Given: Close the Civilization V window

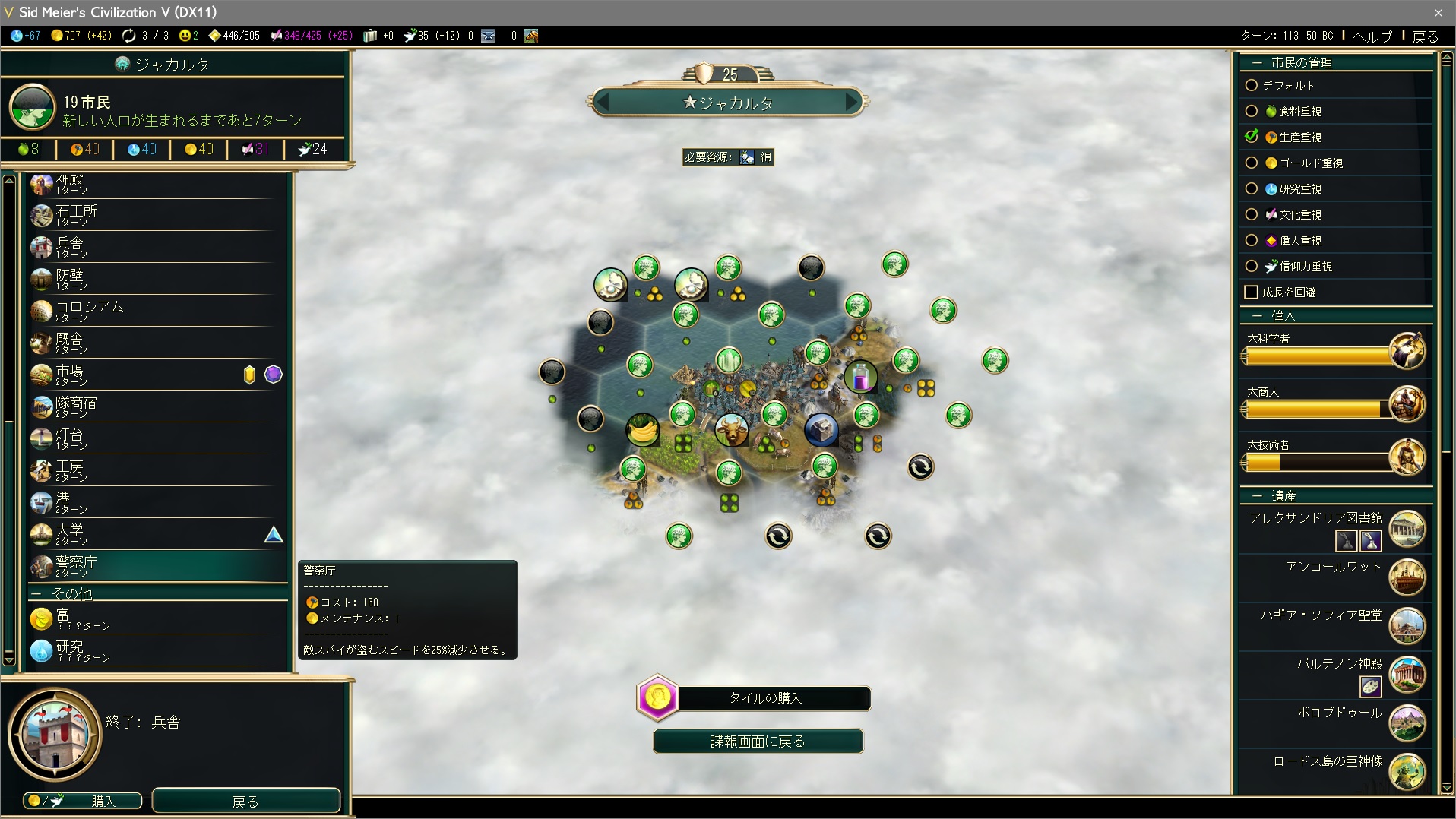Looking at the screenshot, I should click(1438, 12).
